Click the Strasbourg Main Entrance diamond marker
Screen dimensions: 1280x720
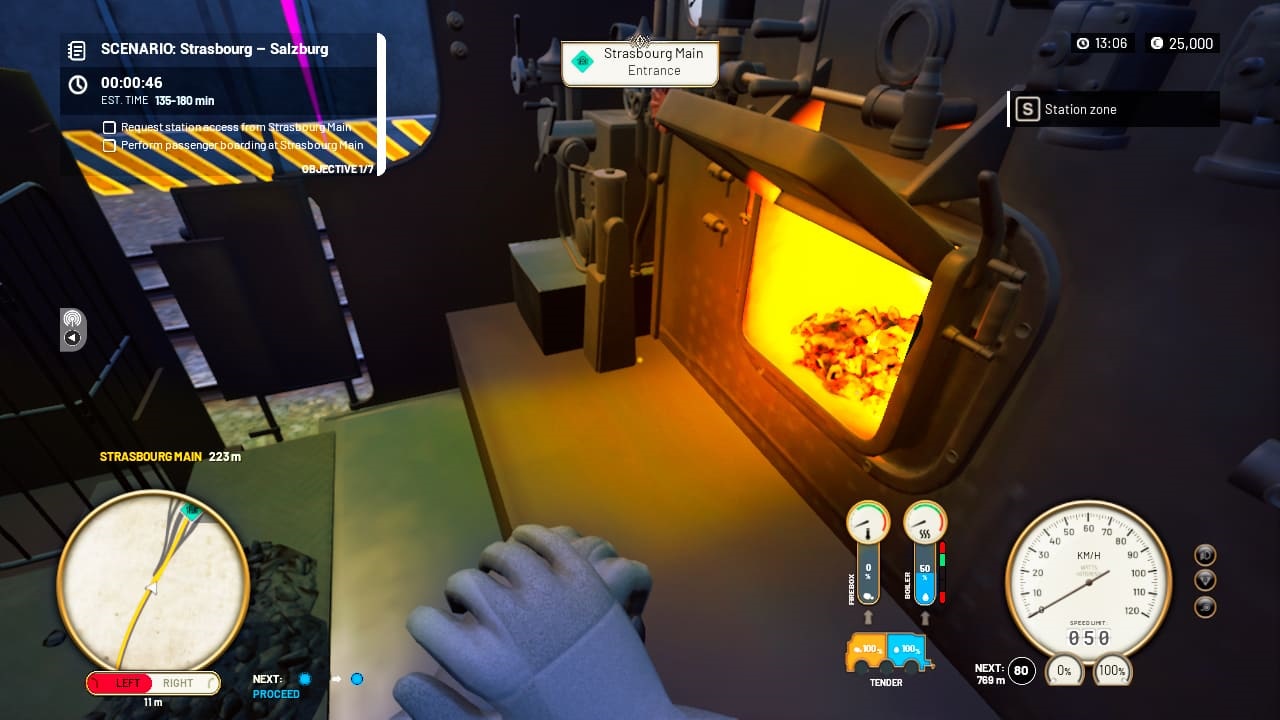(581, 60)
